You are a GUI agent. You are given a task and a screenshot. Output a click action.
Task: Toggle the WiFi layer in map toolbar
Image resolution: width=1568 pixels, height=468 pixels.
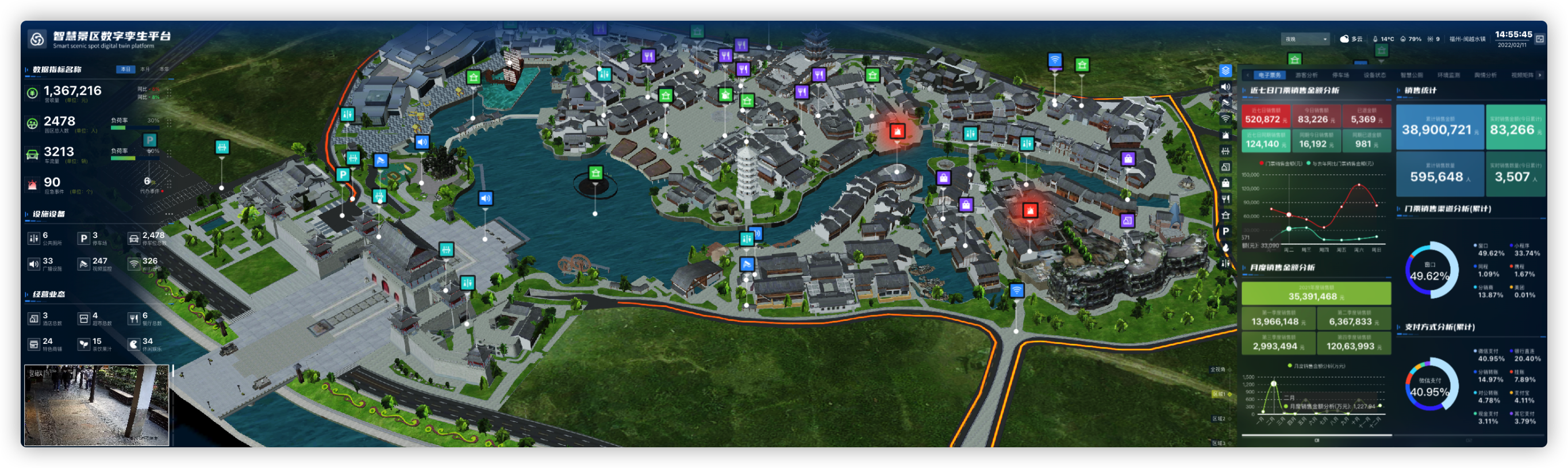point(1226,119)
